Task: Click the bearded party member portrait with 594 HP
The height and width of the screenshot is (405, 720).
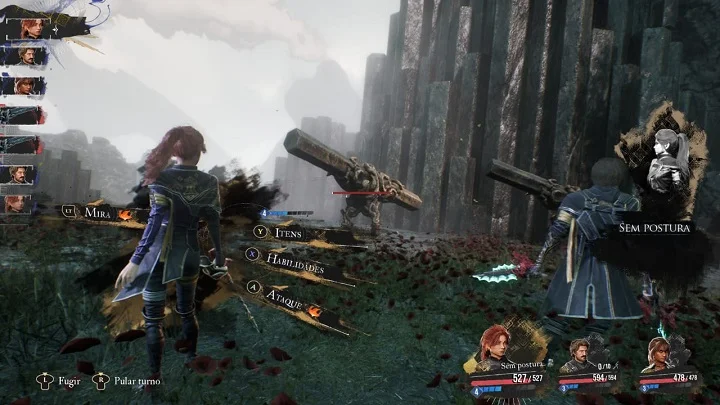Action: [x=577, y=350]
